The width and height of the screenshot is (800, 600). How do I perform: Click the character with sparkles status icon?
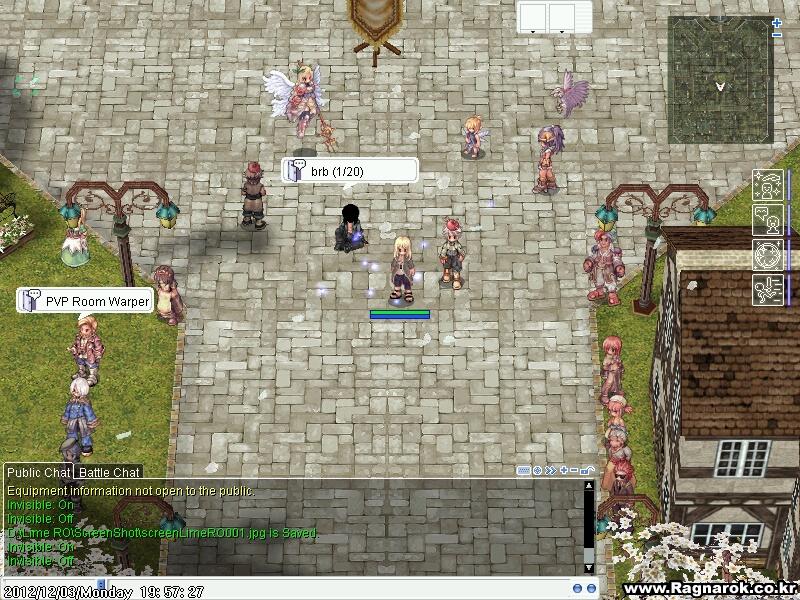tap(768, 186)
